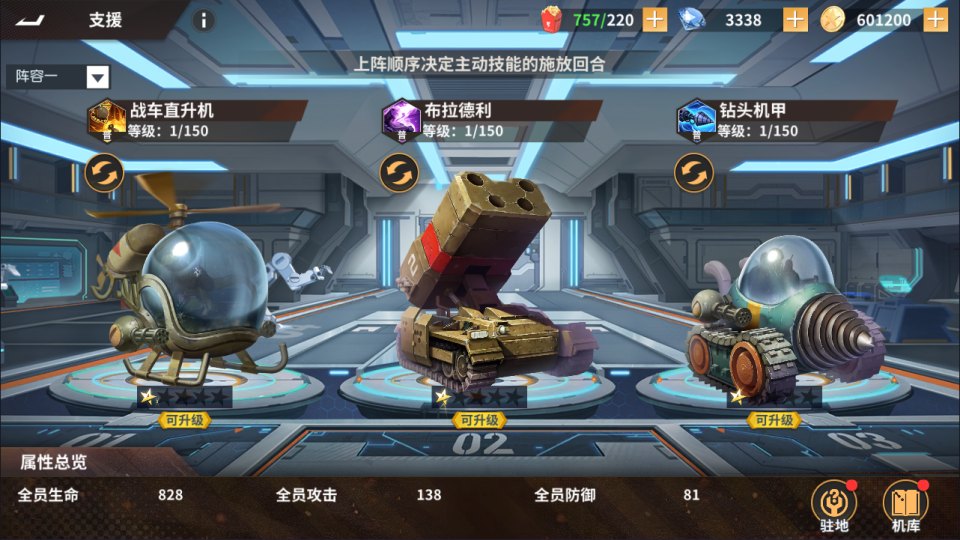
Task: Select the 战车直升机 skill icon
Action: tap(106, 119)
